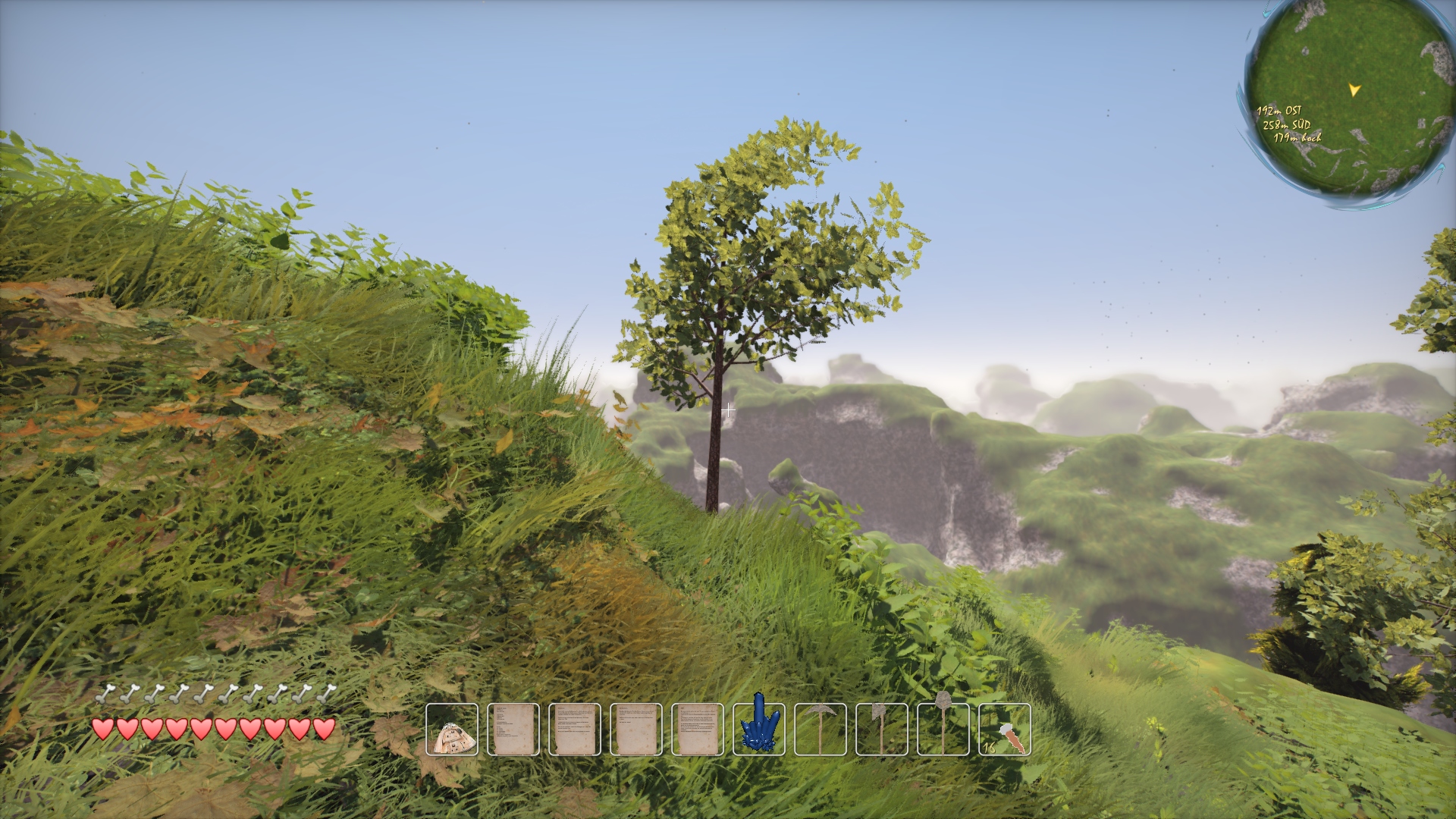Select the tent item in the hotbar
This screenshot has height=819, width=1456.
coord(452,730)
